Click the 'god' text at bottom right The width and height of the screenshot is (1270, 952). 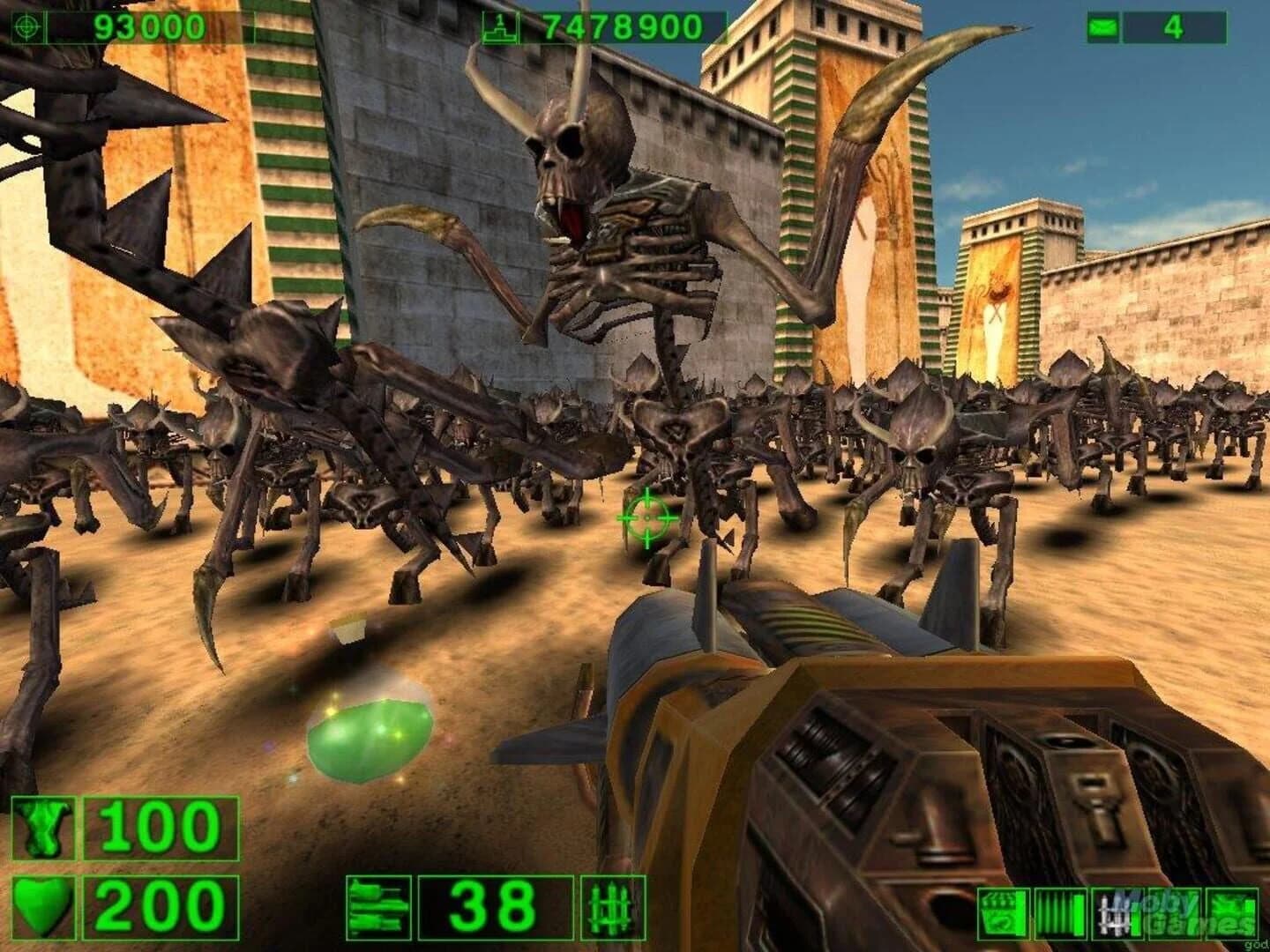coord(1256,946)
